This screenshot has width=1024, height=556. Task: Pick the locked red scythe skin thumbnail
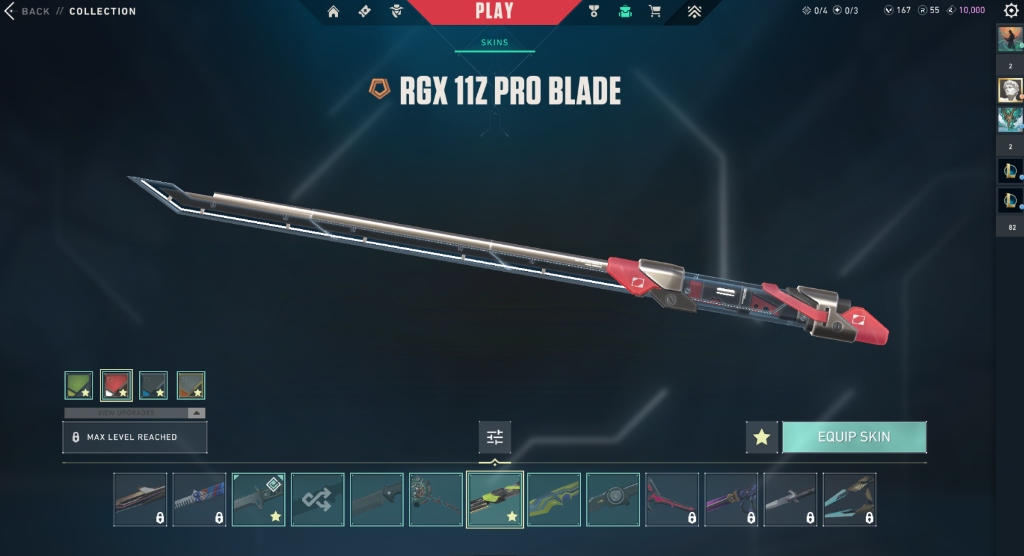point(672,499)
